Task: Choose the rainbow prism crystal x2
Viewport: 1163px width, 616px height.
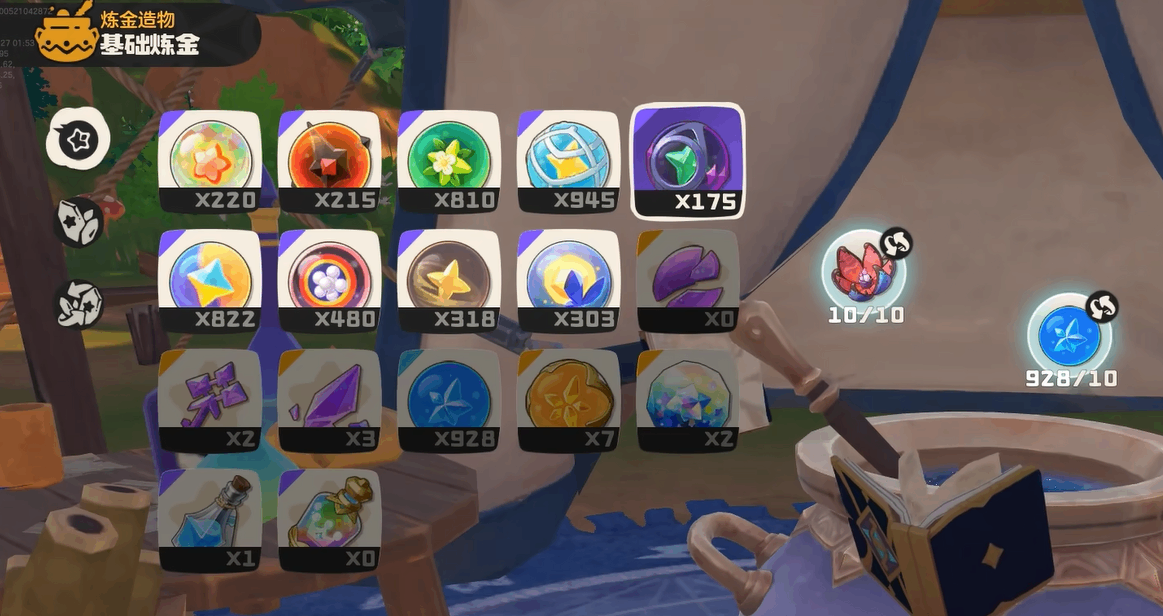Action: [688, 400]
